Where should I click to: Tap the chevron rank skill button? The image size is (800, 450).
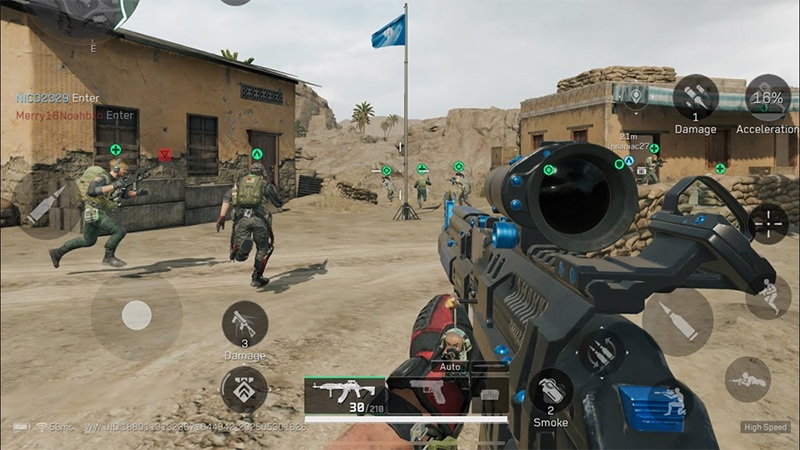click(244, 389)
